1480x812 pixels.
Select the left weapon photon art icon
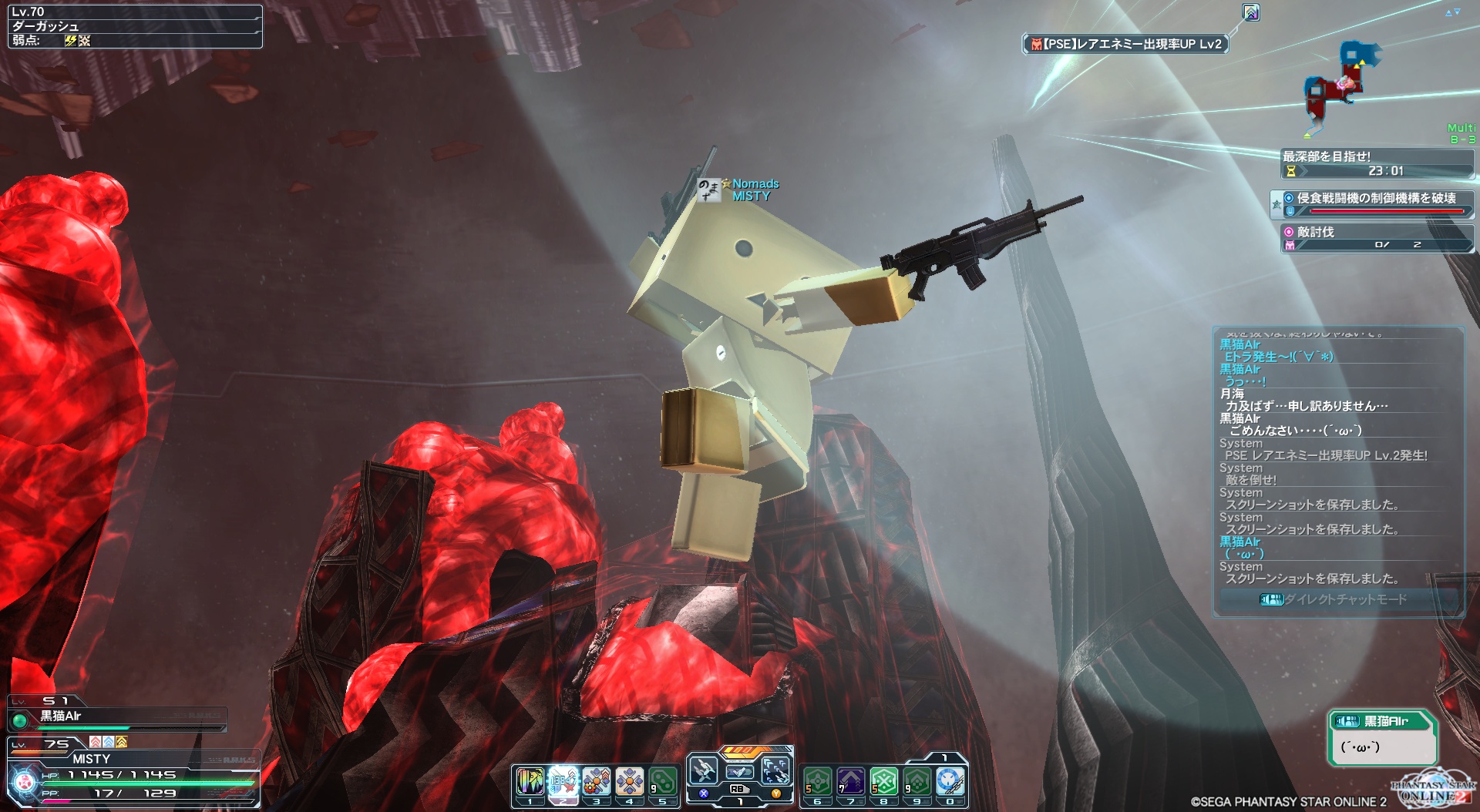click(703, 770)
